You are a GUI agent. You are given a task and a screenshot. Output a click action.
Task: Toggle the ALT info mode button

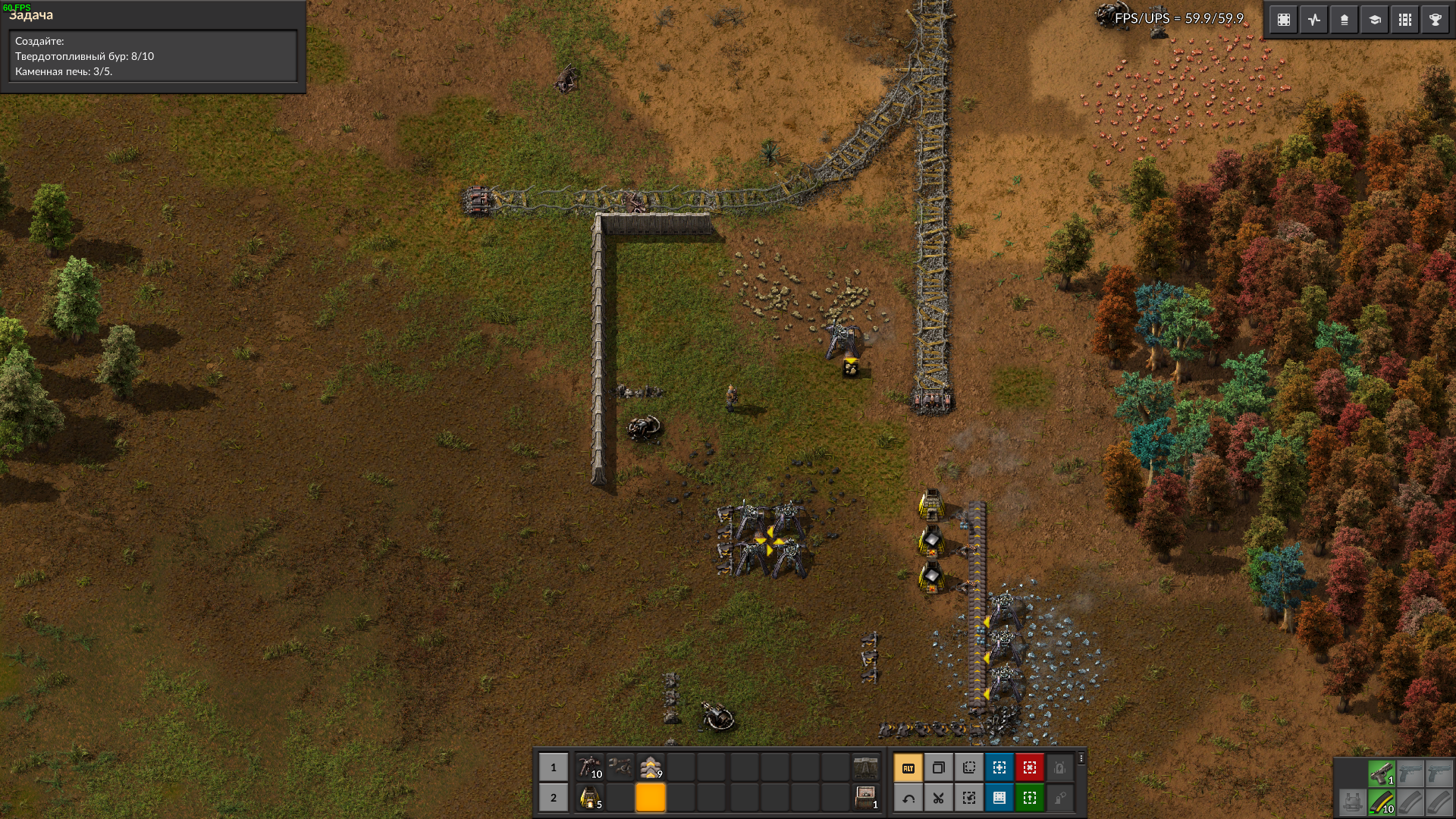point(908,768)
